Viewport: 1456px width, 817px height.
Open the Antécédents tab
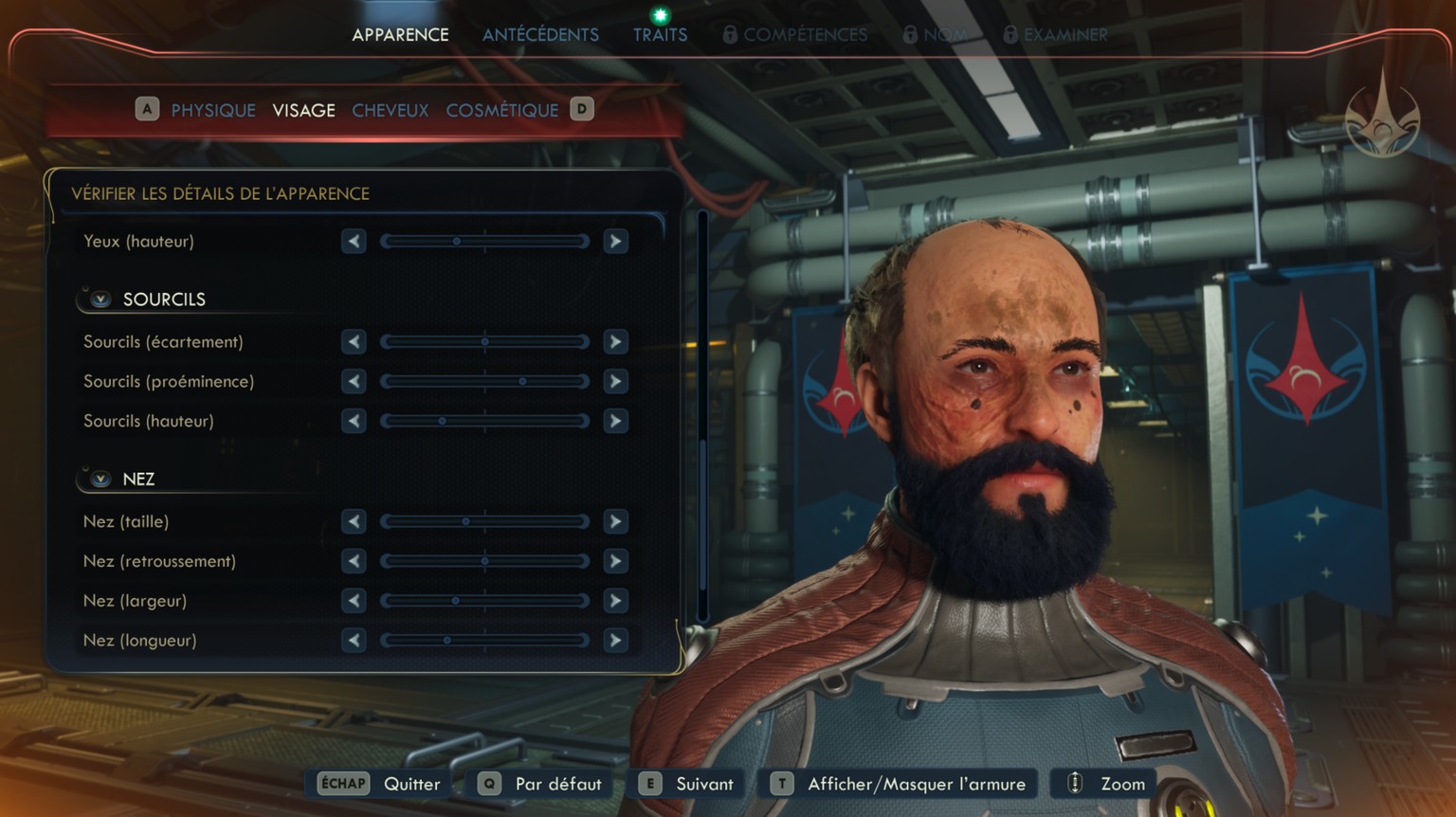(x=540, y=34)
